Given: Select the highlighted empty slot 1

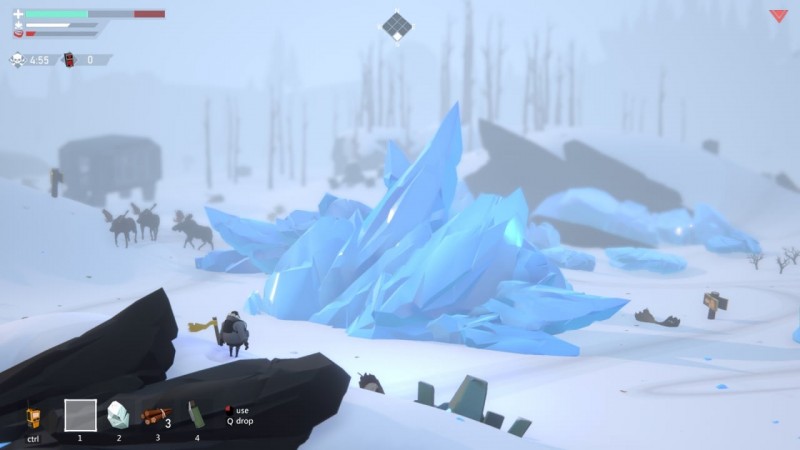Looking at the screenshot, I should [80, 414].
